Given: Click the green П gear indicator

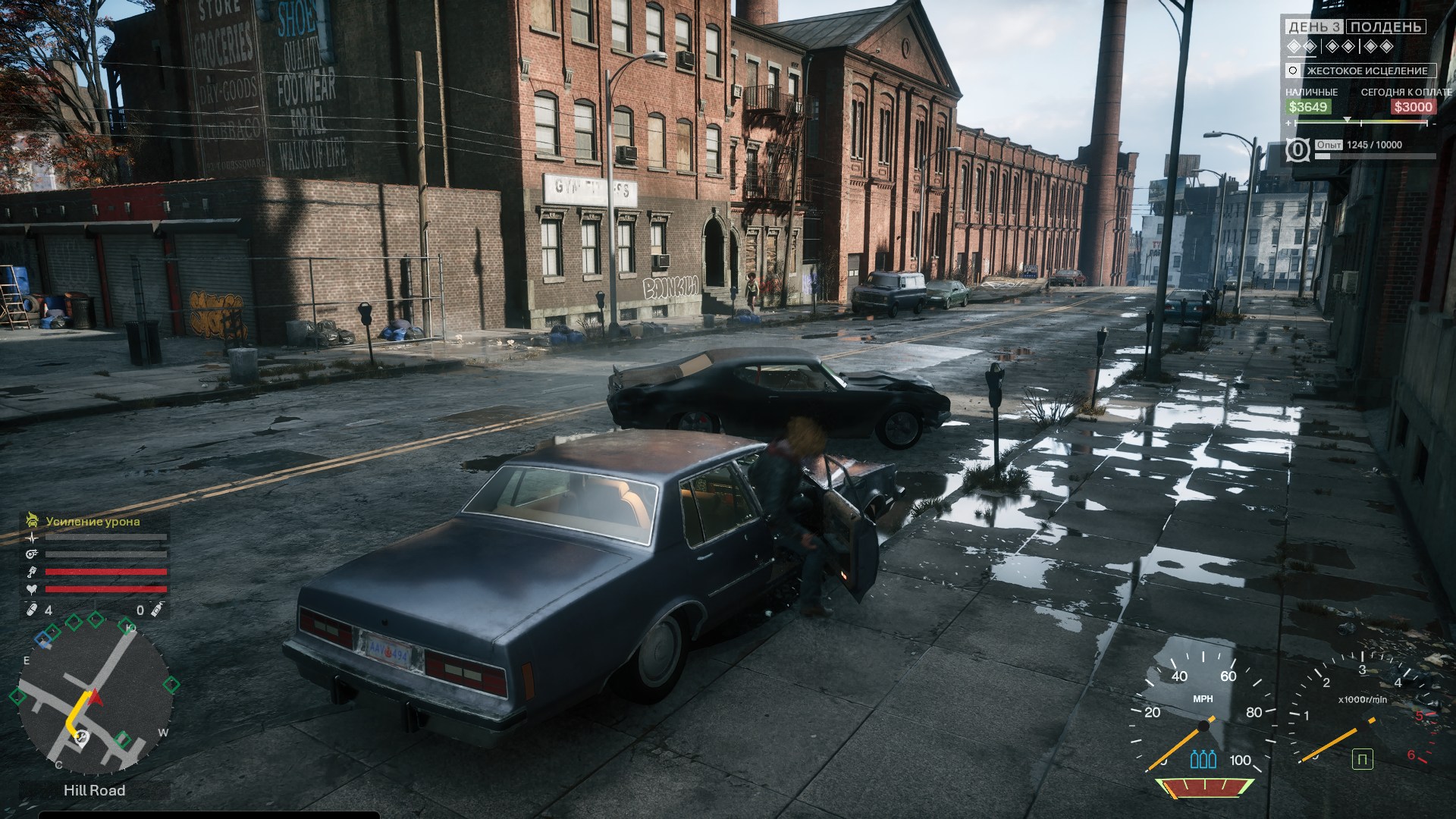Looking at the screenshot, I should [x=1362, y=759].
